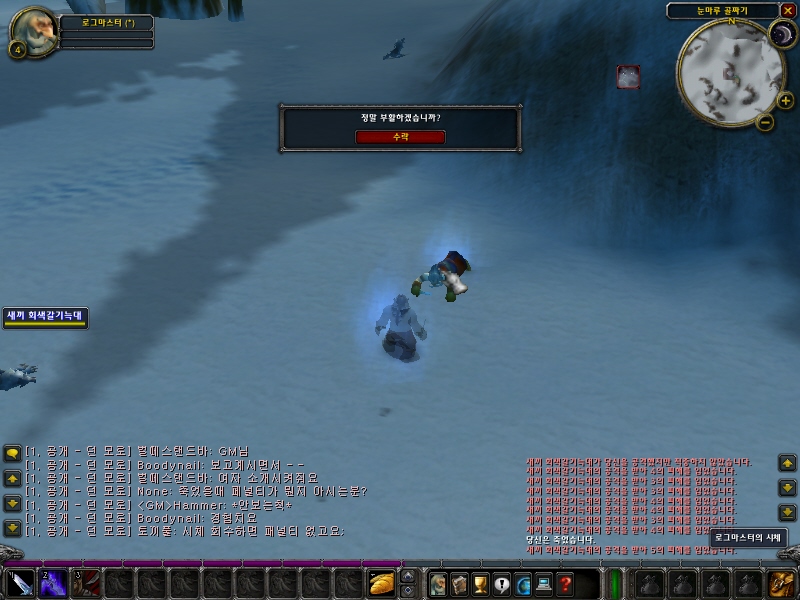
Task: Switch action bar page with up arrow
Action: click(x=407, y=575)
